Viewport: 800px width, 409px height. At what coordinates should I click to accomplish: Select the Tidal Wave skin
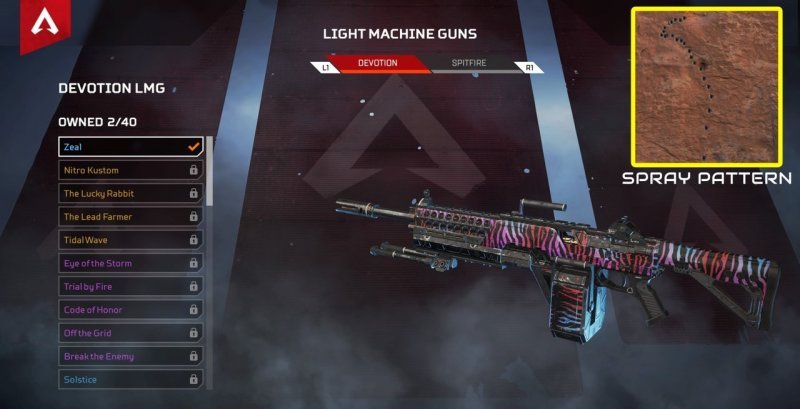tap(130, 240)
